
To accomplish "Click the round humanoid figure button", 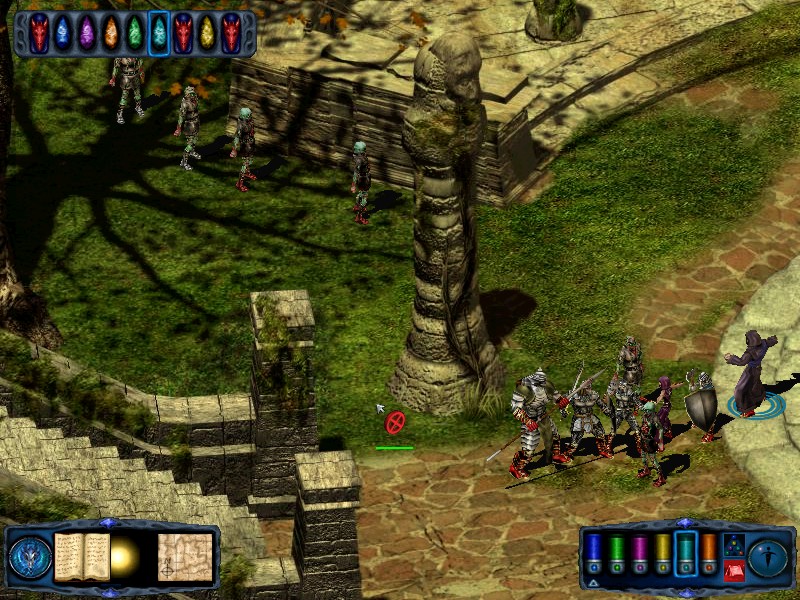I will (768, 555).
